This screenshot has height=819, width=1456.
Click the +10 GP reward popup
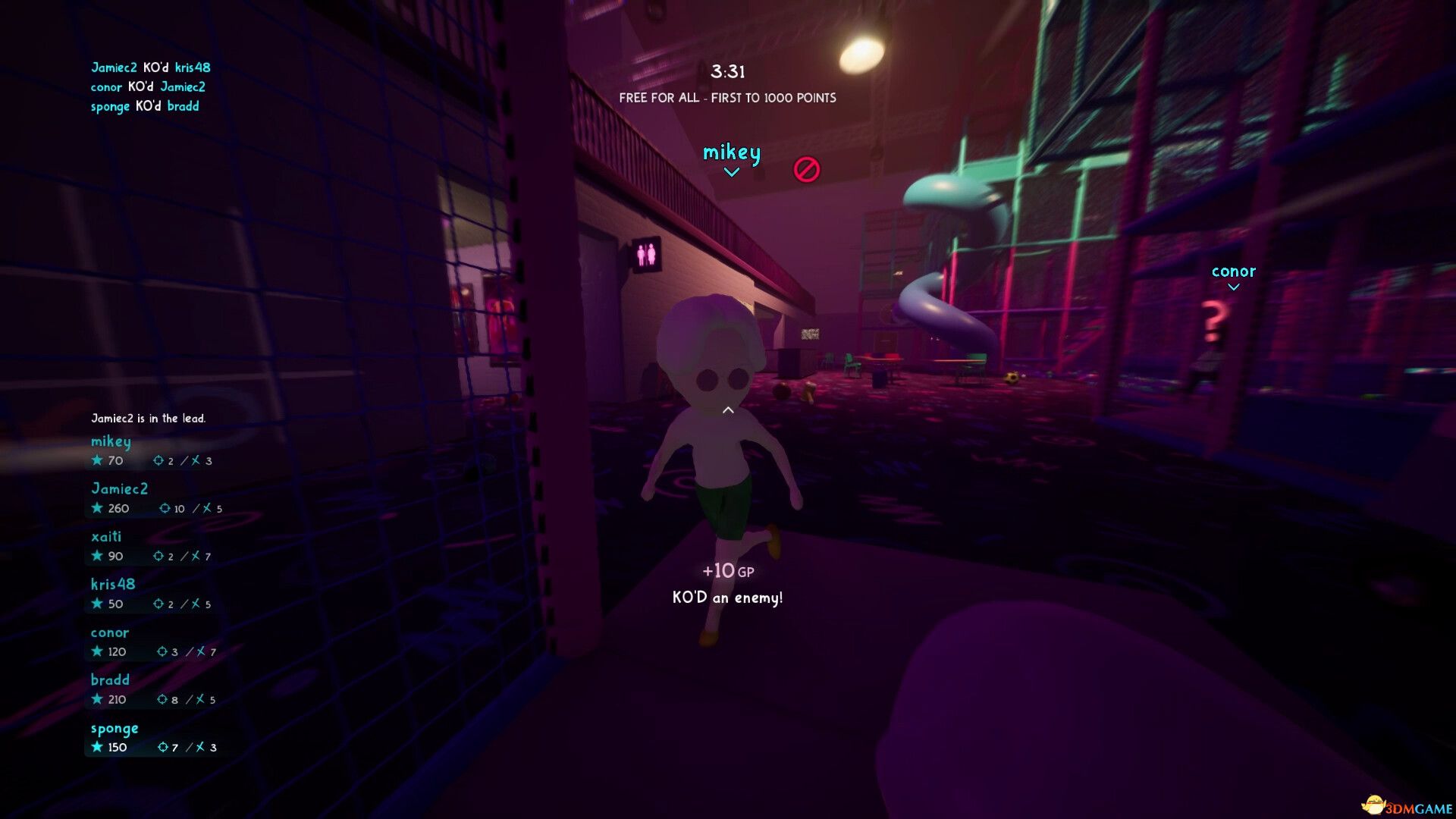click(729, 570)
